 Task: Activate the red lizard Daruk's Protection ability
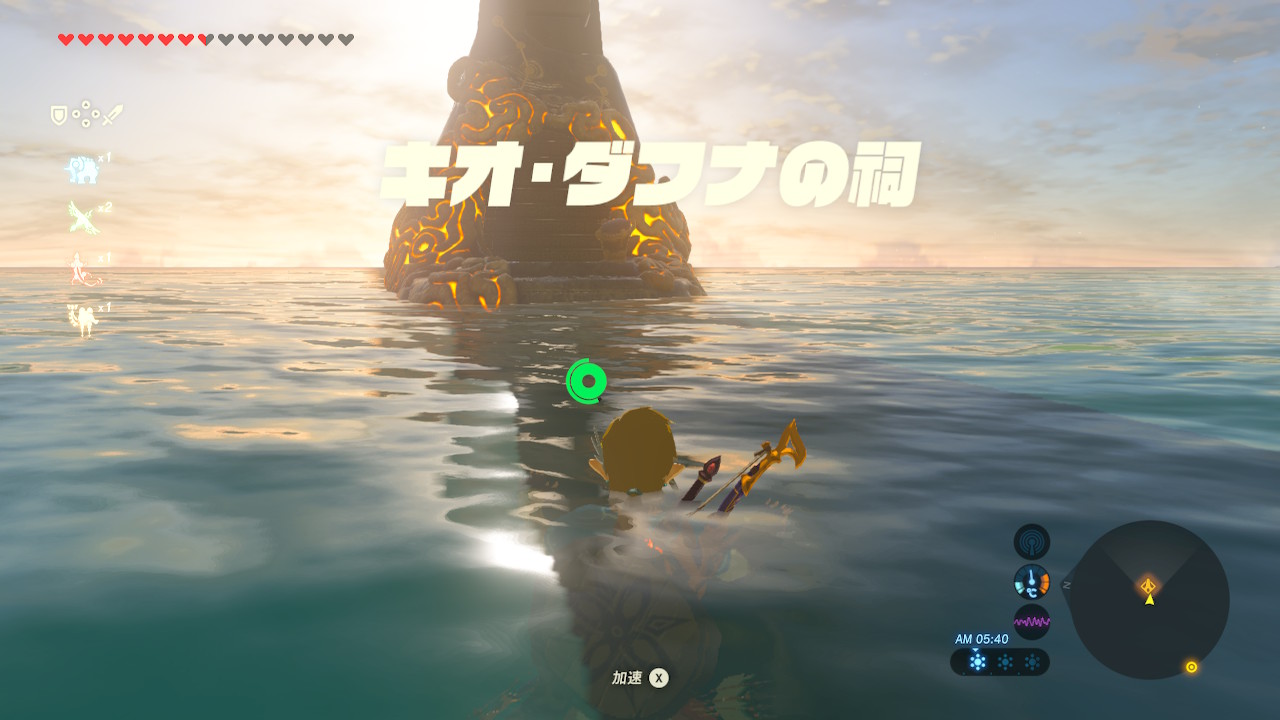pyautogui.click(x=82, y=269)
